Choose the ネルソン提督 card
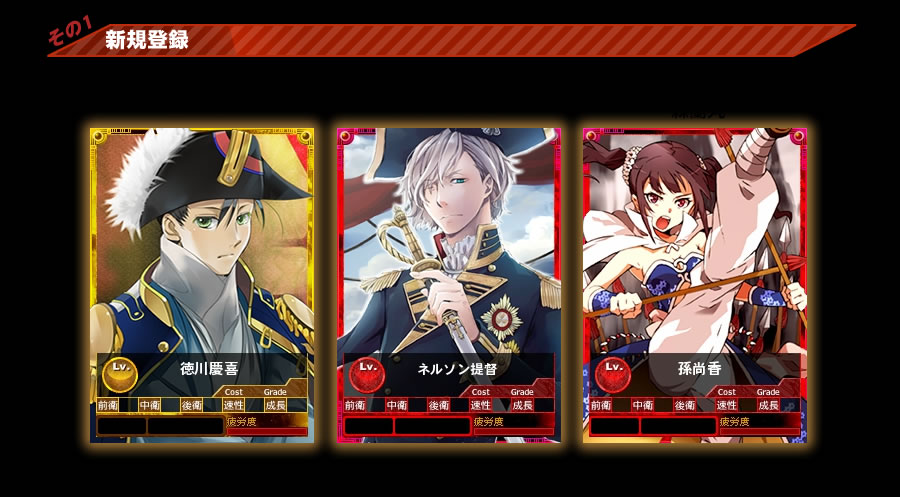900x497 pixels. pos(449,285)
